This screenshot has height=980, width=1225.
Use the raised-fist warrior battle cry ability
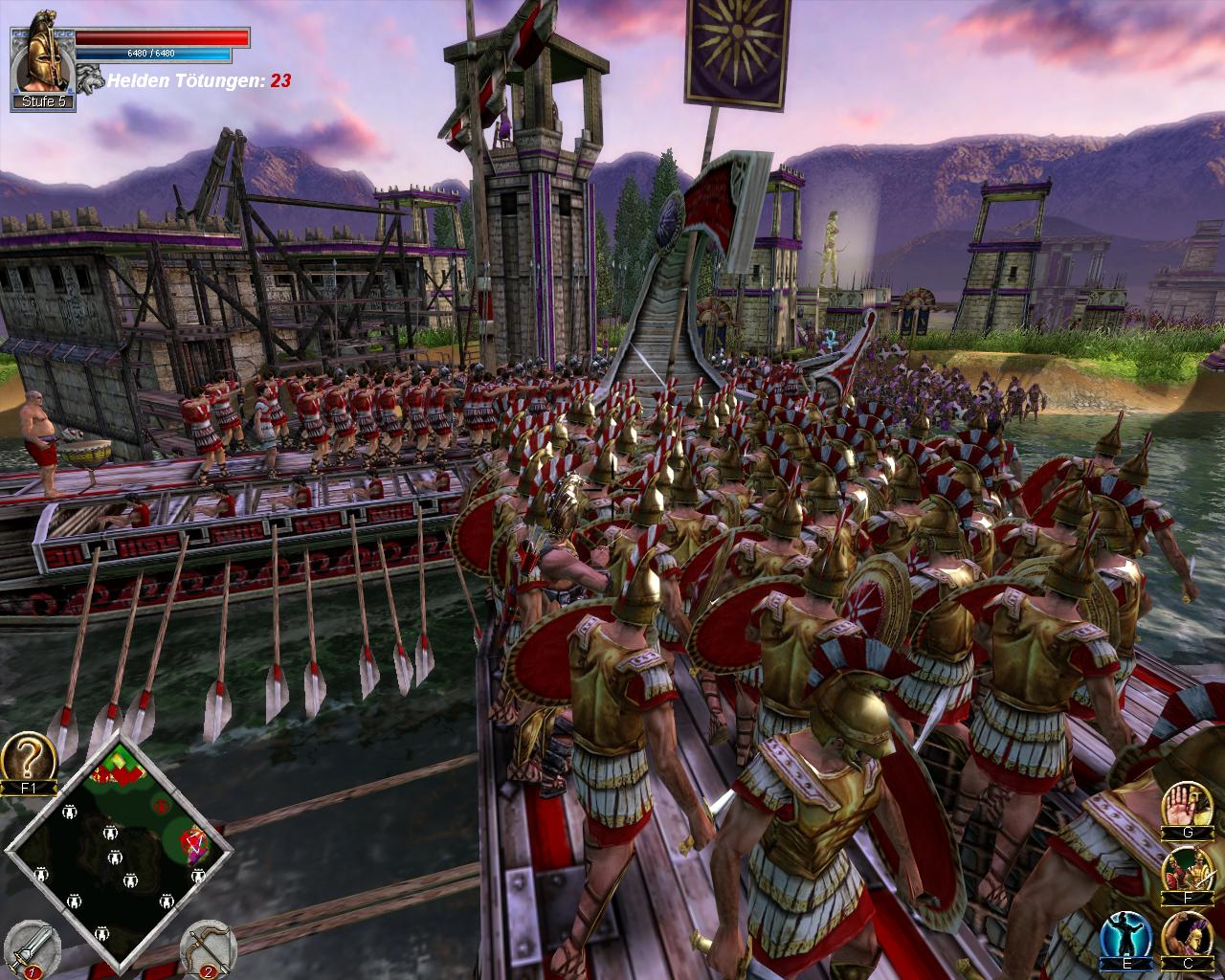tap(1188, 935)
